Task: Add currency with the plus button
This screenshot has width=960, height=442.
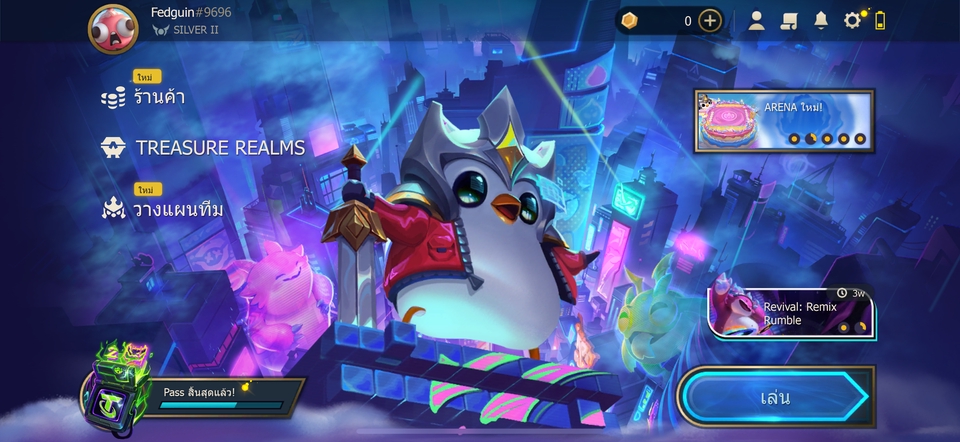Action: (x=710, y=21)
